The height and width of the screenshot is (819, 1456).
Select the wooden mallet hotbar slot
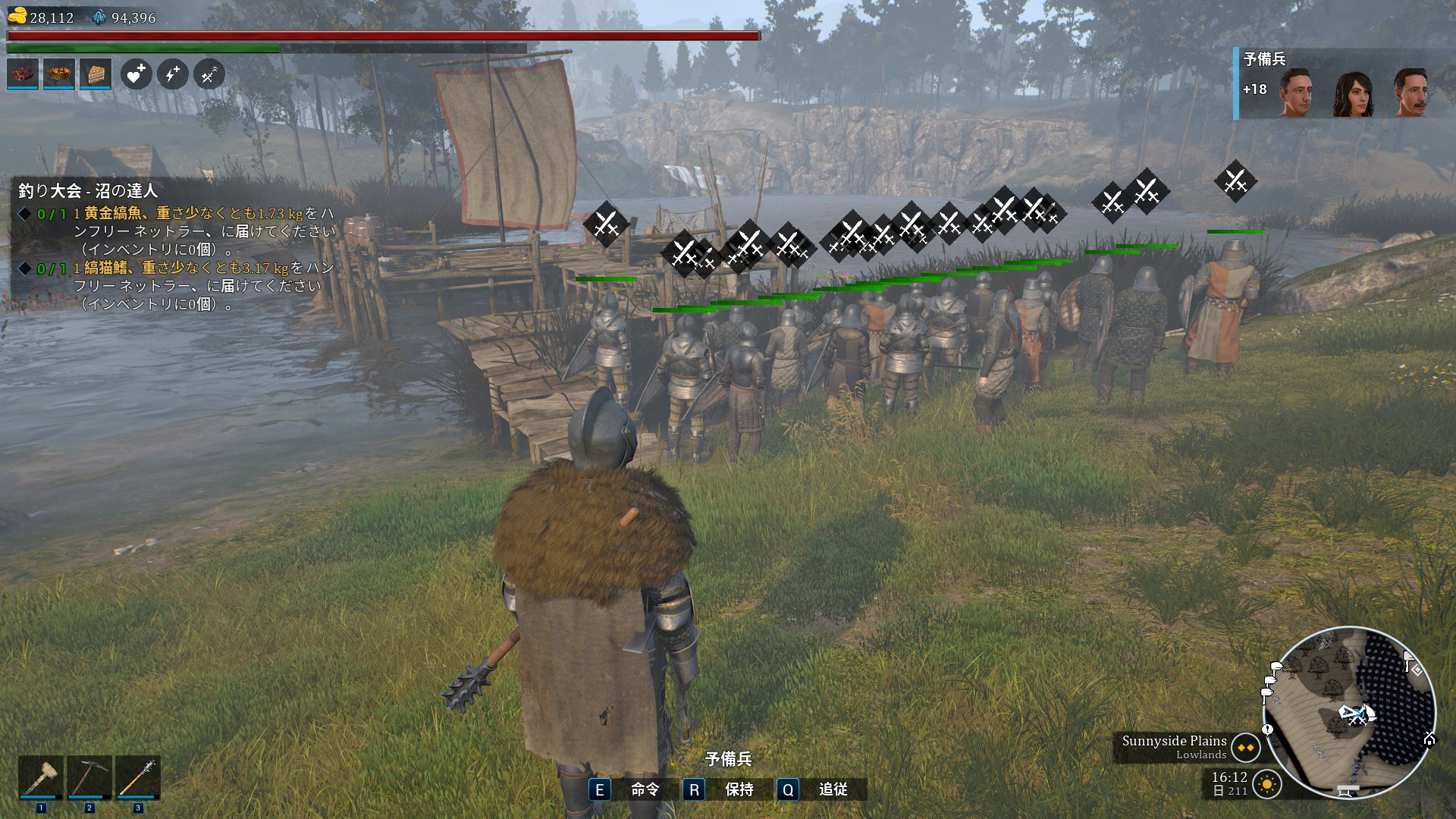(41, 777)
